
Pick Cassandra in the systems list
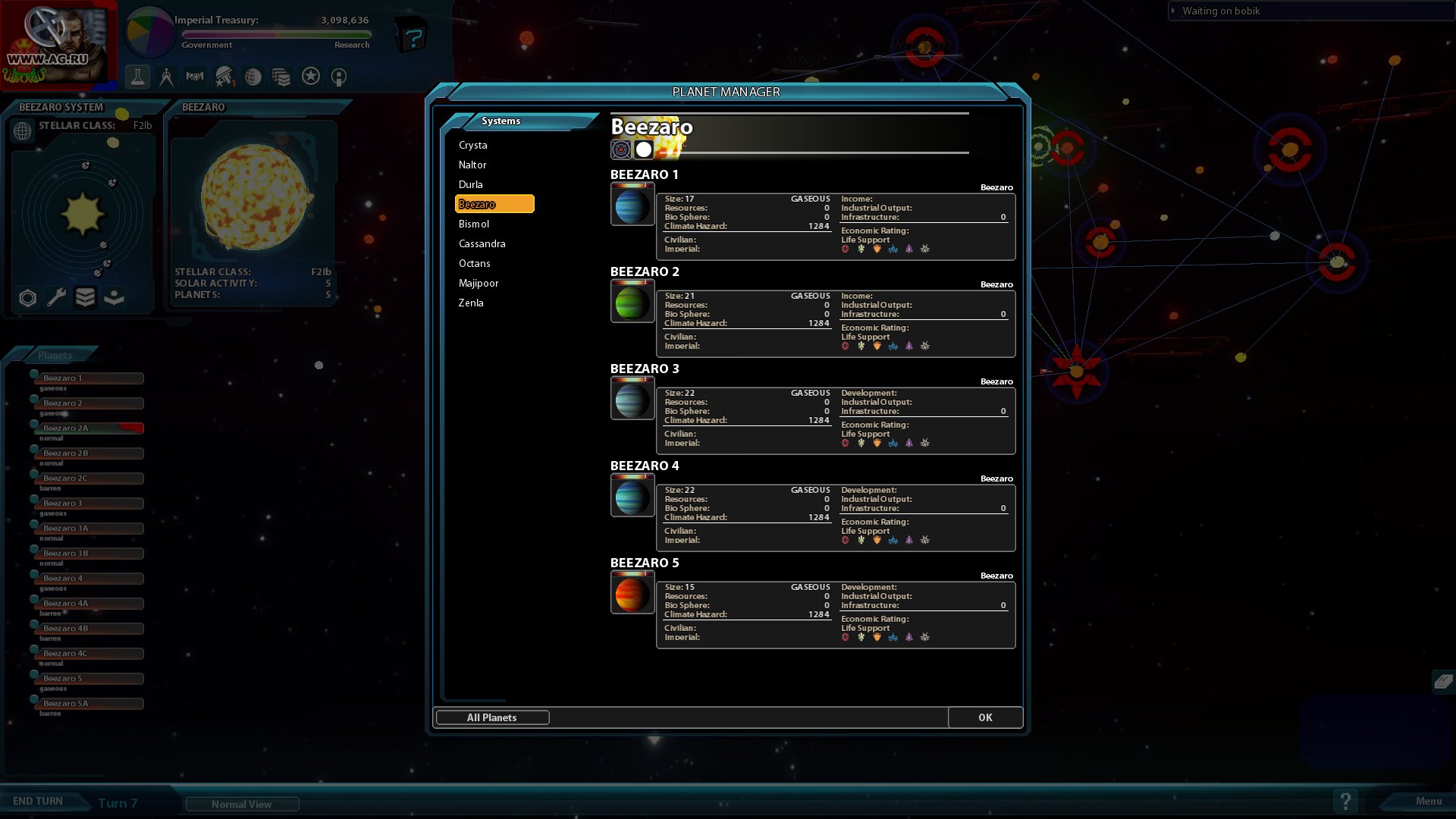pos(482,243)
